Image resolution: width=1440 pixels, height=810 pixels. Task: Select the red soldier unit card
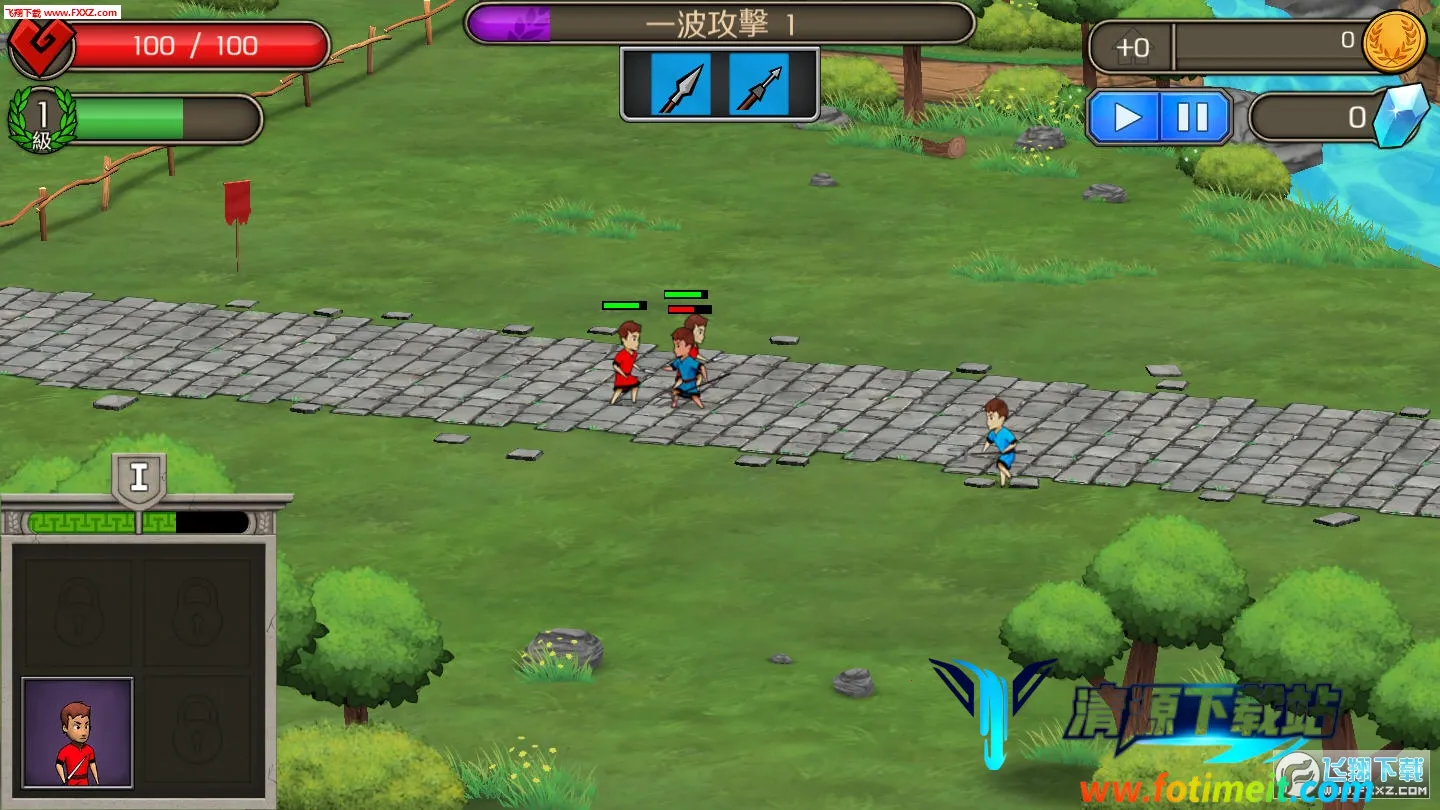coord(78,732)
